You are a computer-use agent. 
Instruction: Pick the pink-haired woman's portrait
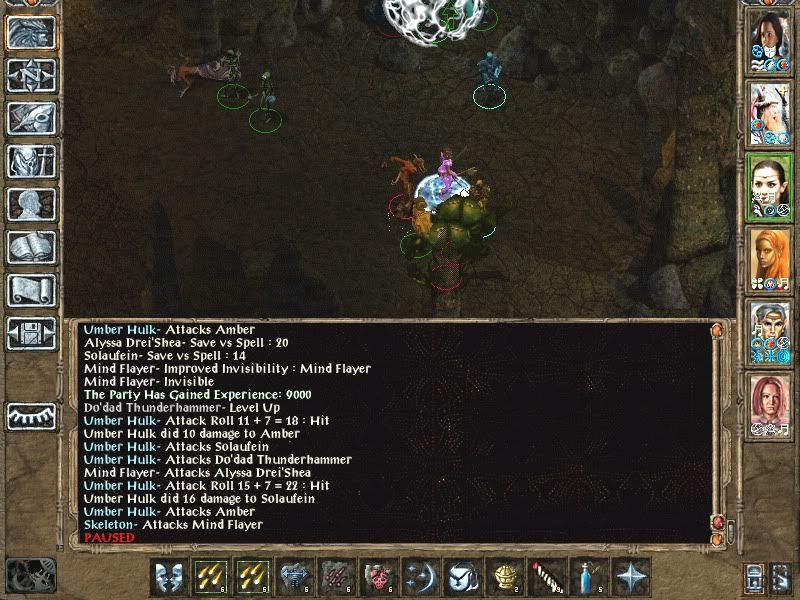tap(769, 404)
